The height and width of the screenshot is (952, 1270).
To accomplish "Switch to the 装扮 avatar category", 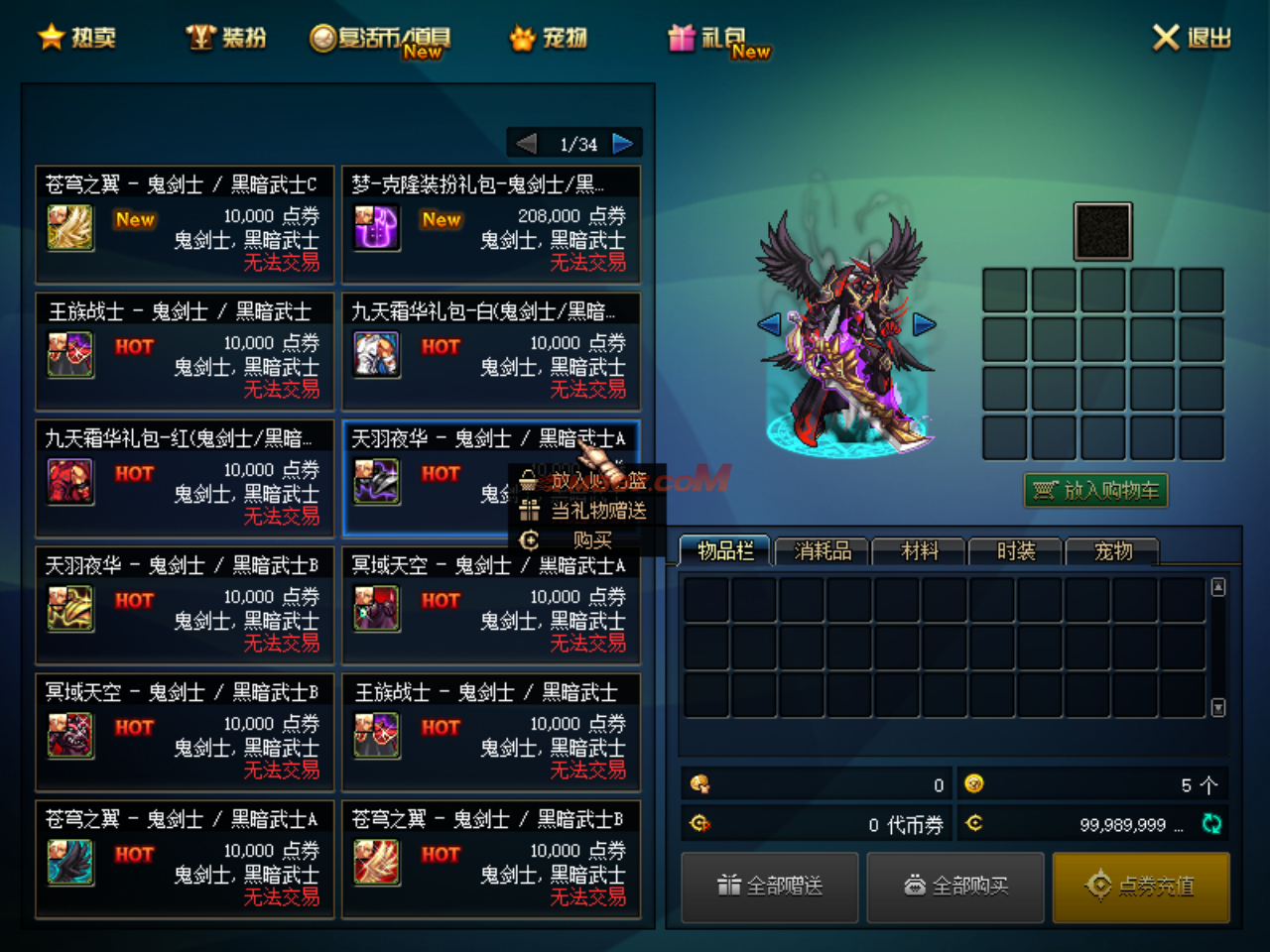I will [227, 38].
